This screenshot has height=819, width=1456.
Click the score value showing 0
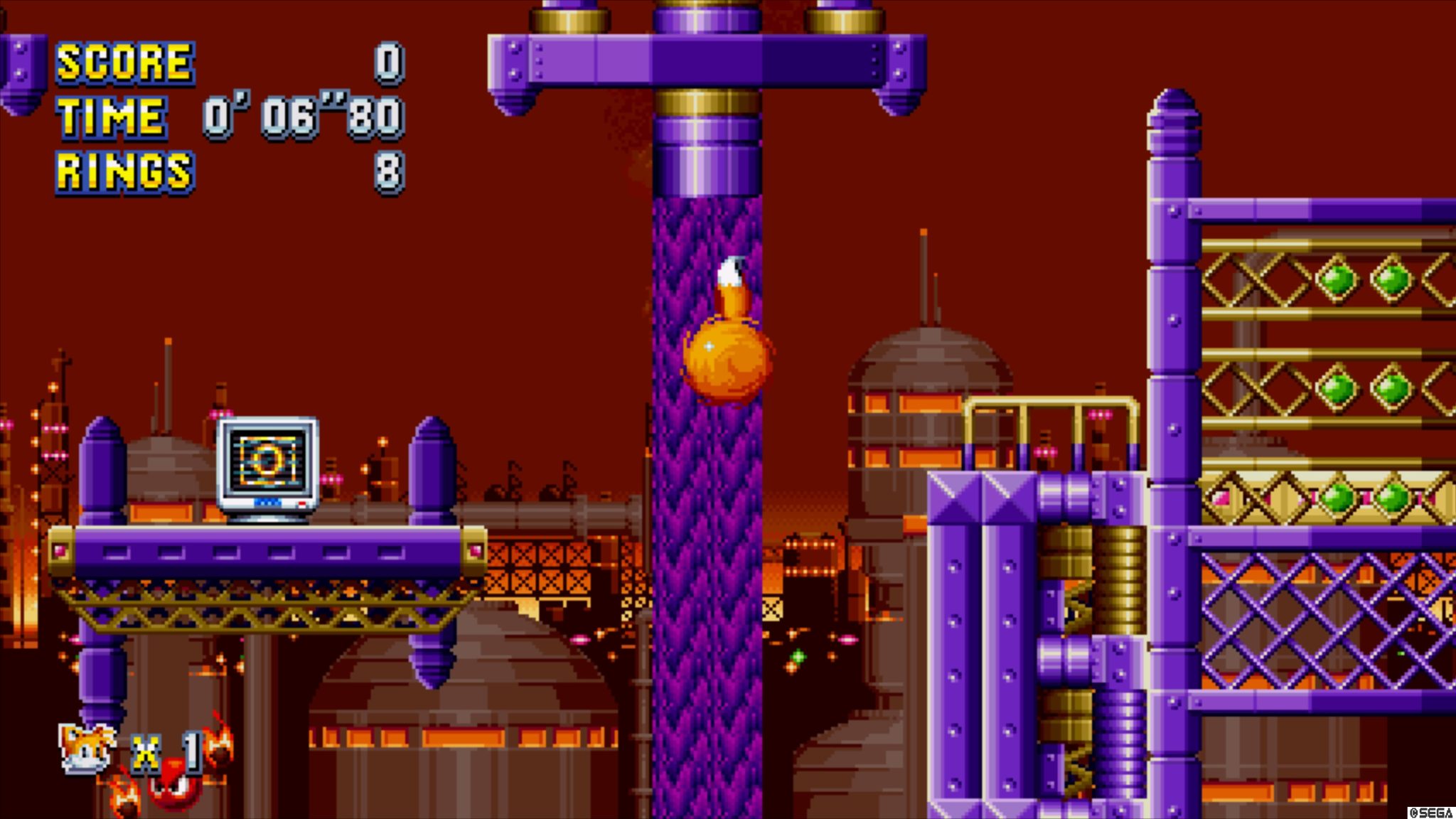click(389, 64)
